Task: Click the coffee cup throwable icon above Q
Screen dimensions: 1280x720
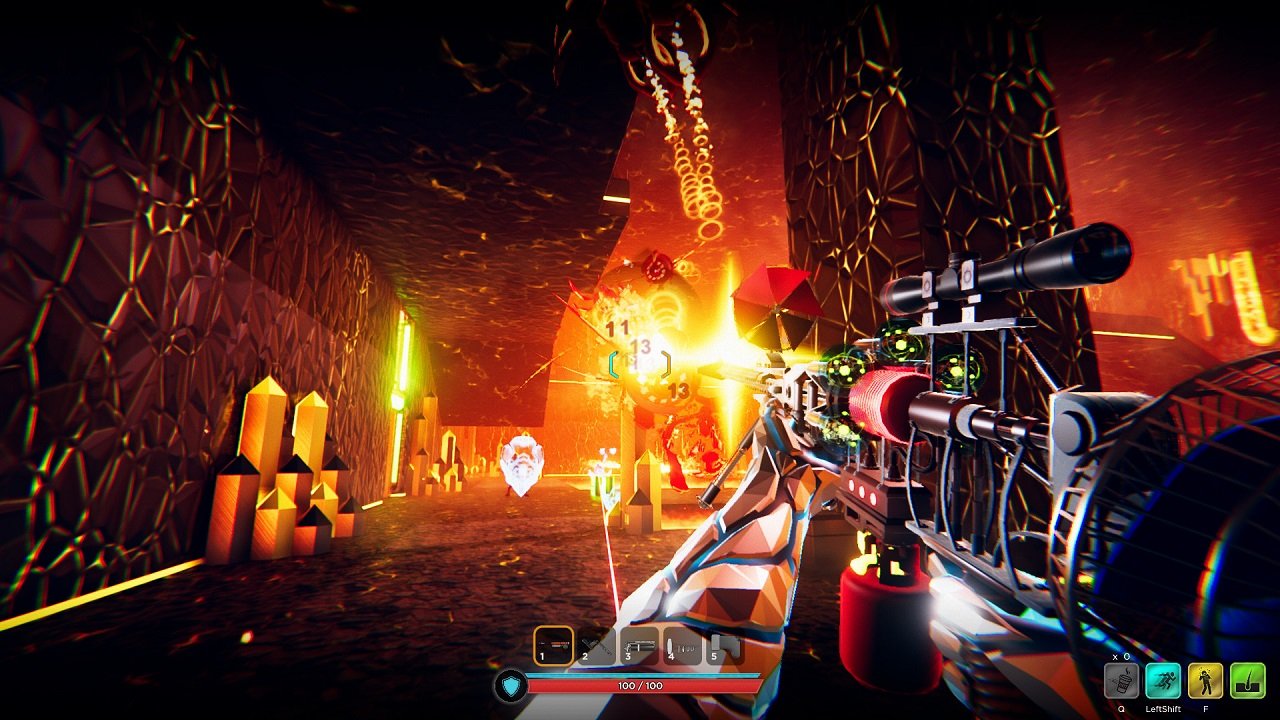Action: pyautogui.click(x=1123, y=681)
